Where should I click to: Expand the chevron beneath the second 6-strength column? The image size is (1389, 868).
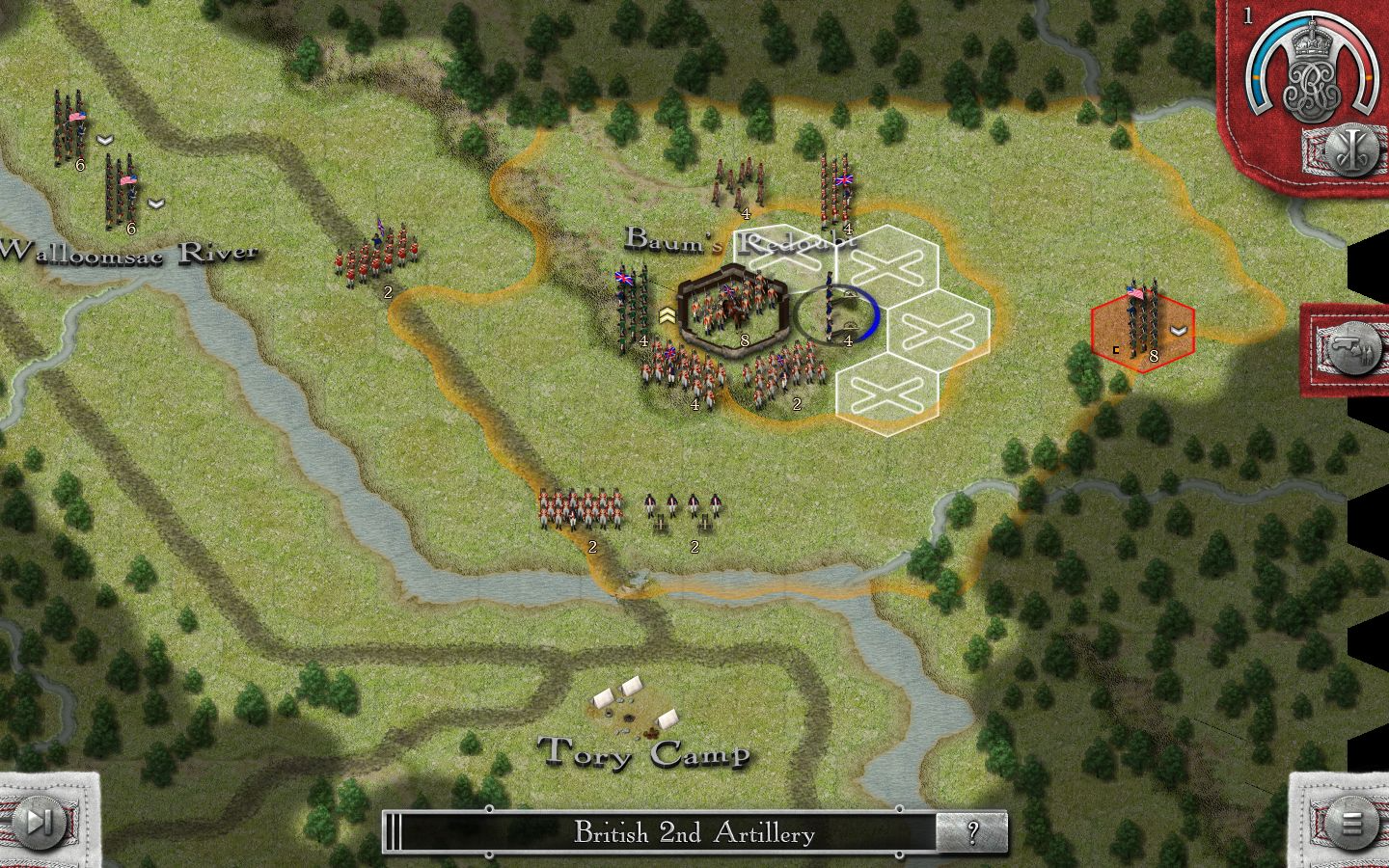tap(154, 203)
